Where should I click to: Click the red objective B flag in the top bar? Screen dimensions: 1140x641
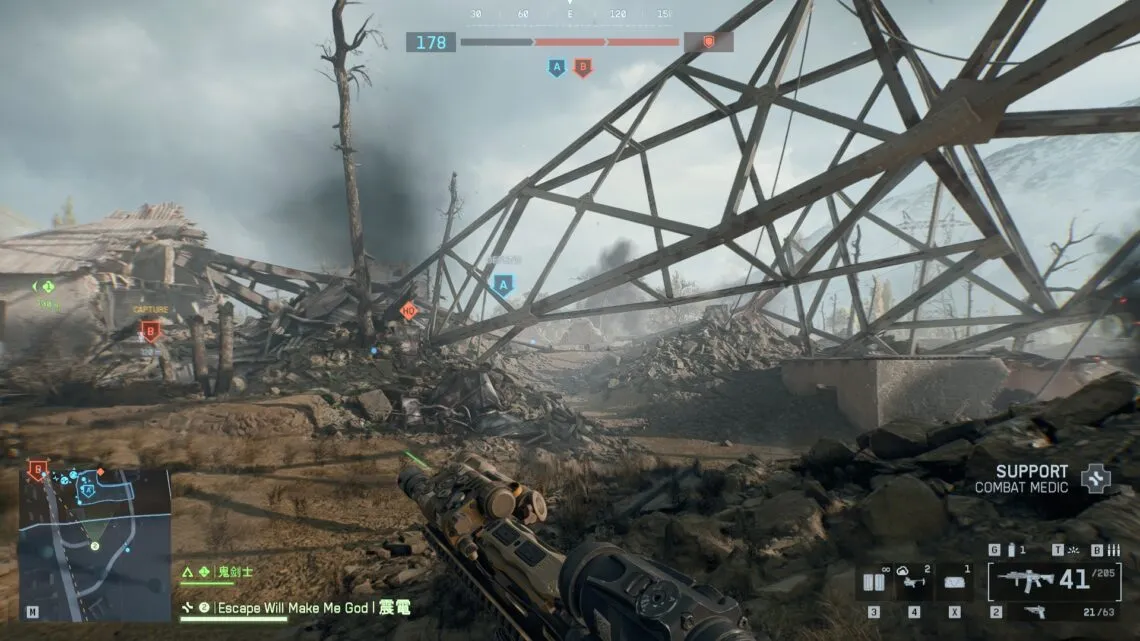pyautogui.click(x=582, y=68)
